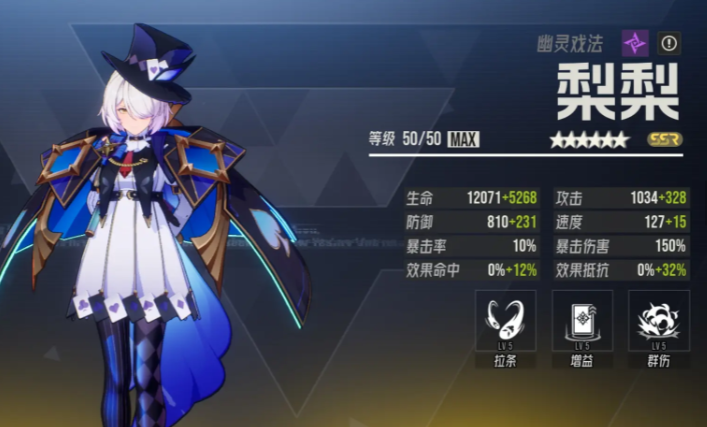
Task: Tap the purple shuriken class icon
Action: tap(635, 43)
